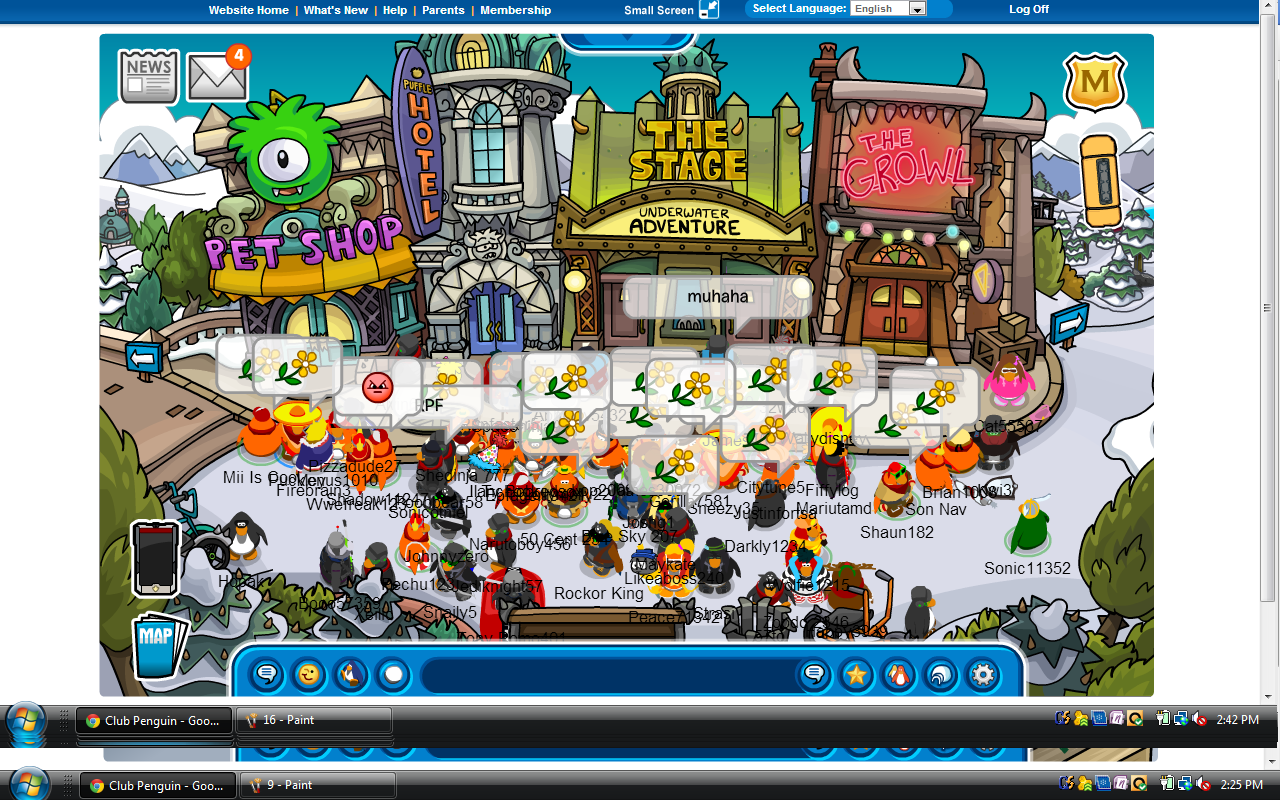Follow the blue right arrow sign
Viewport: 1280px width, 800px height.
[x=1069, y=325]
